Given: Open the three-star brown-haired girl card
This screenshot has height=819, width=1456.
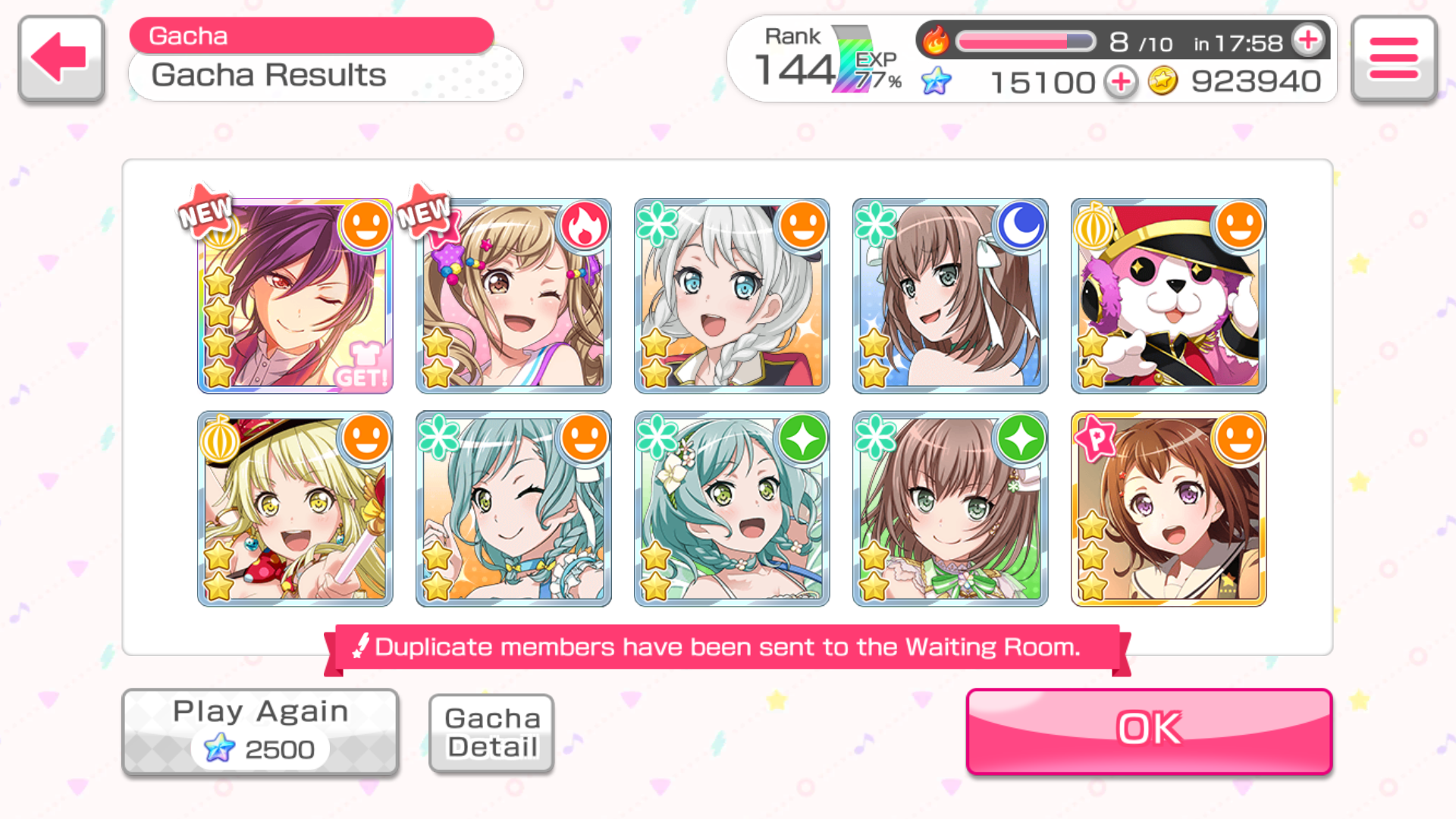Looking at the screenshot, I should [1169, 509].
